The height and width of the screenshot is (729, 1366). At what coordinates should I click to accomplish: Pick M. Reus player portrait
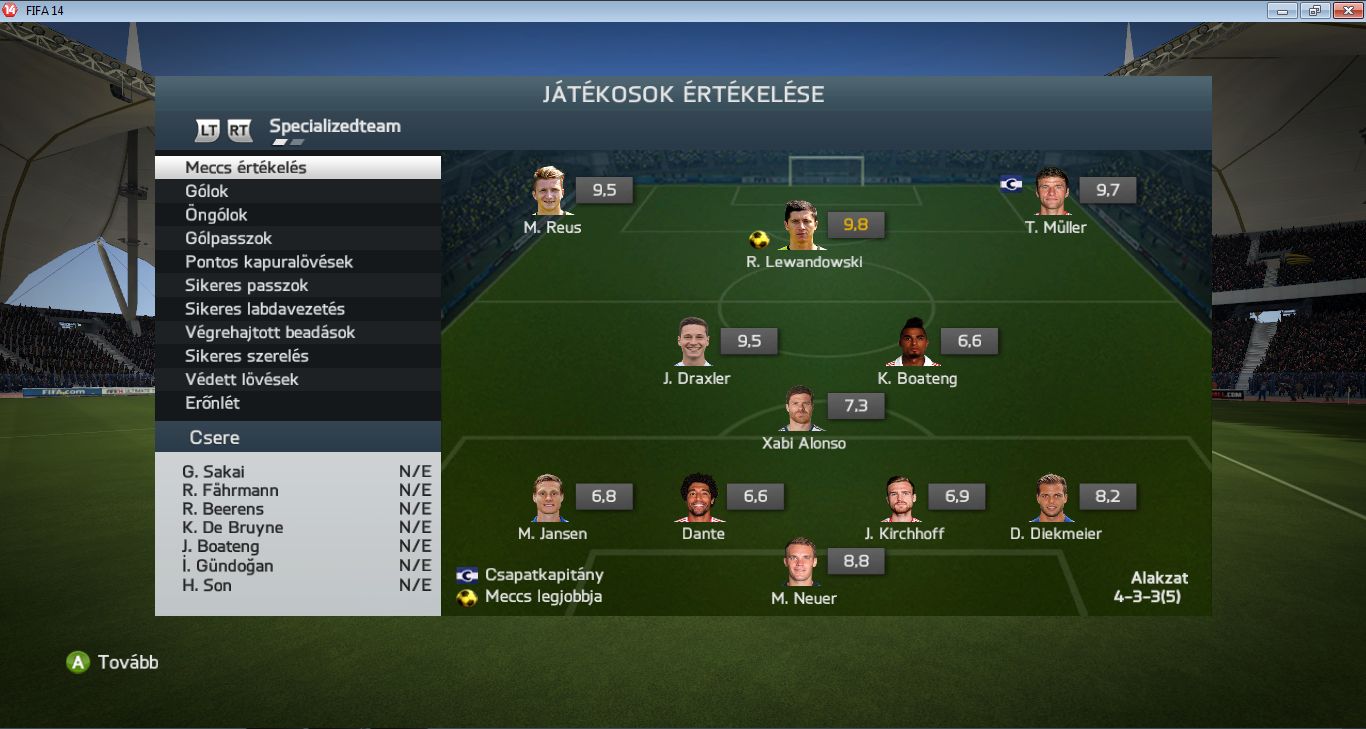pos(550,191)
